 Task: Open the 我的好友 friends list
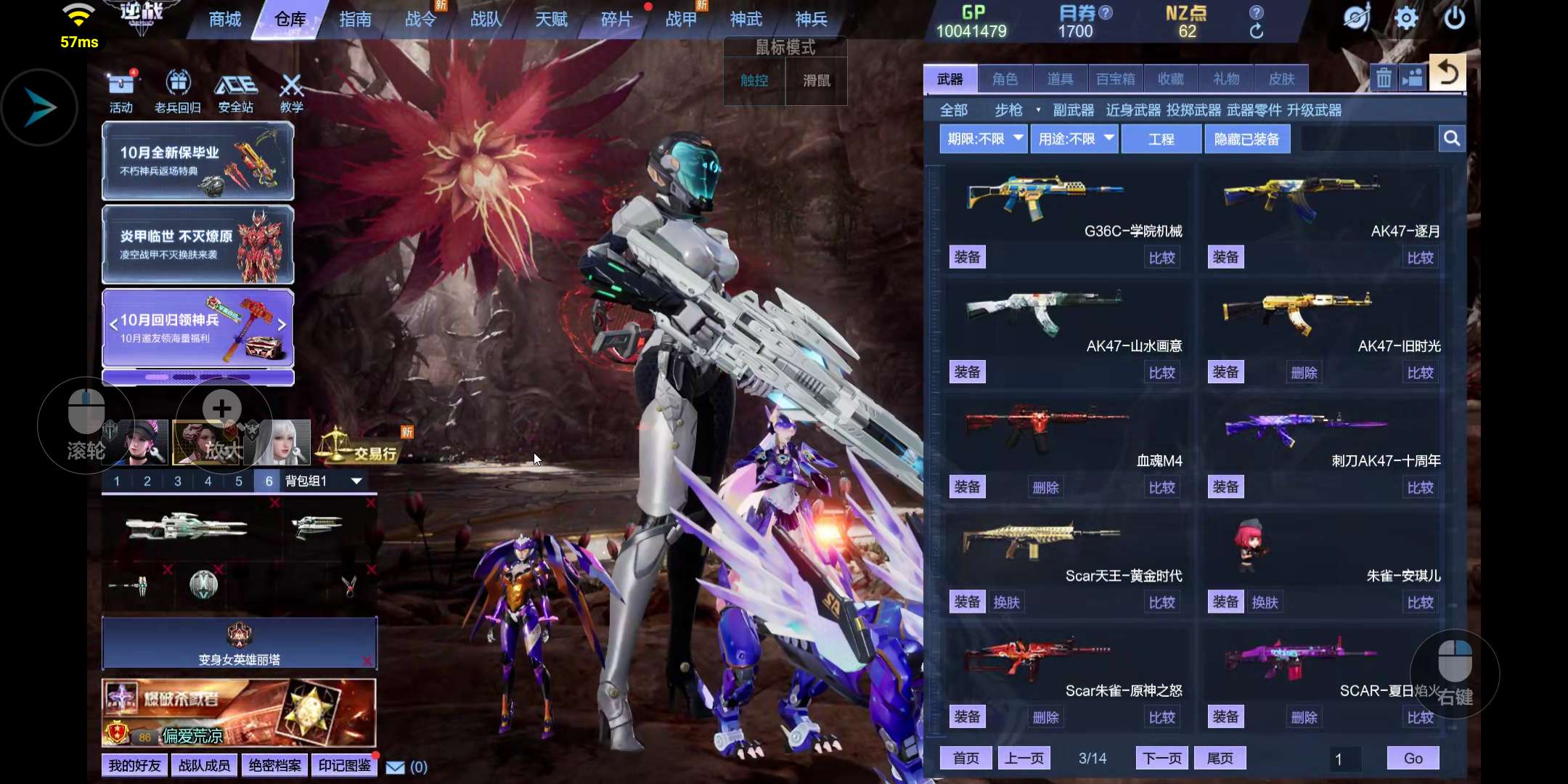click(134, 766)
